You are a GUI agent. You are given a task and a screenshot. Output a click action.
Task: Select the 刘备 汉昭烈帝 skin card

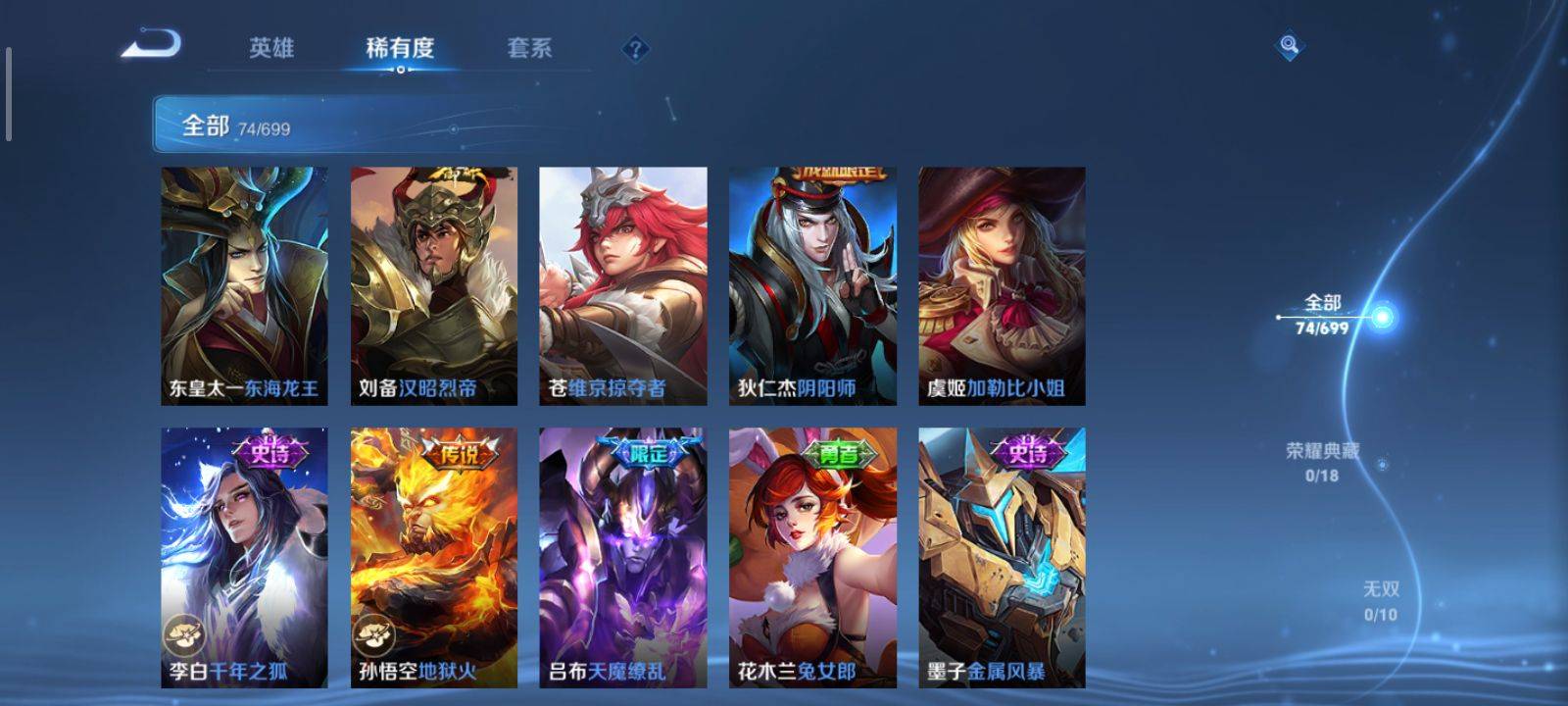pos(434,285)
